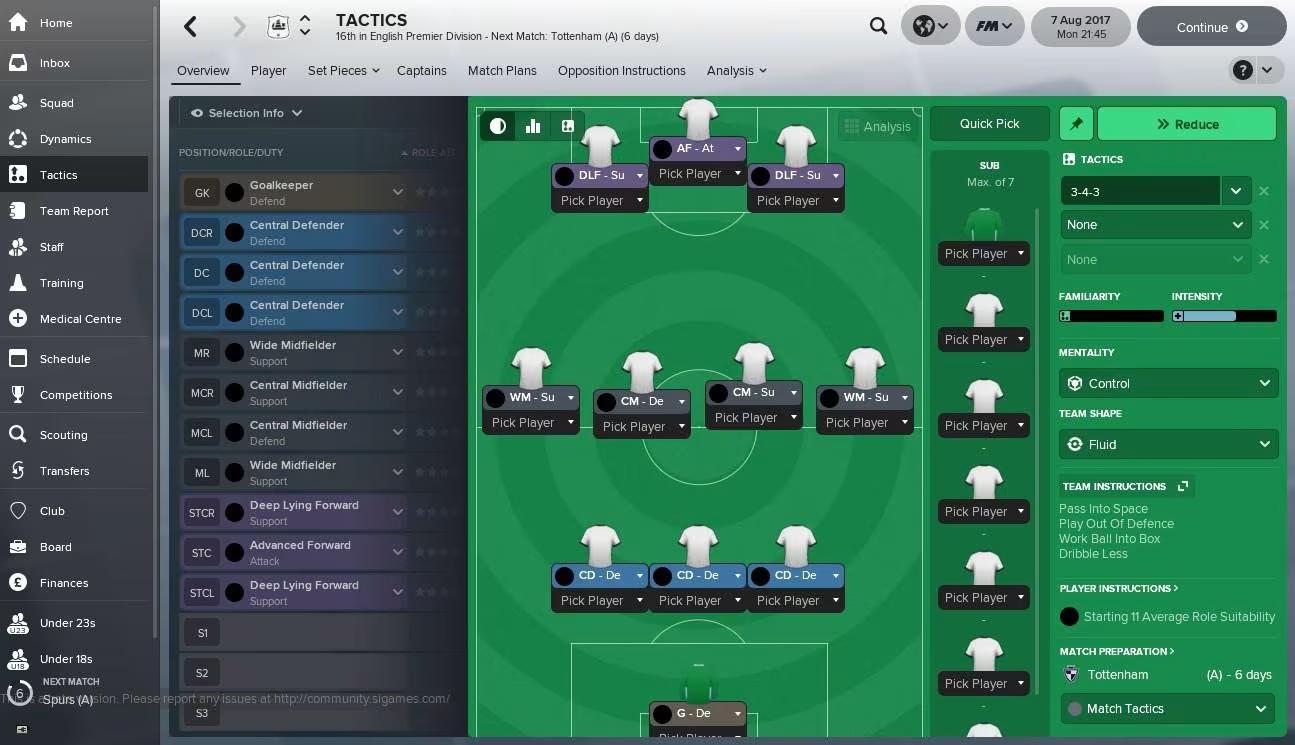The height and width of the screenshot is (745, 1295).
Task: Click the formation grid view icon
Action: click(568, 126)
